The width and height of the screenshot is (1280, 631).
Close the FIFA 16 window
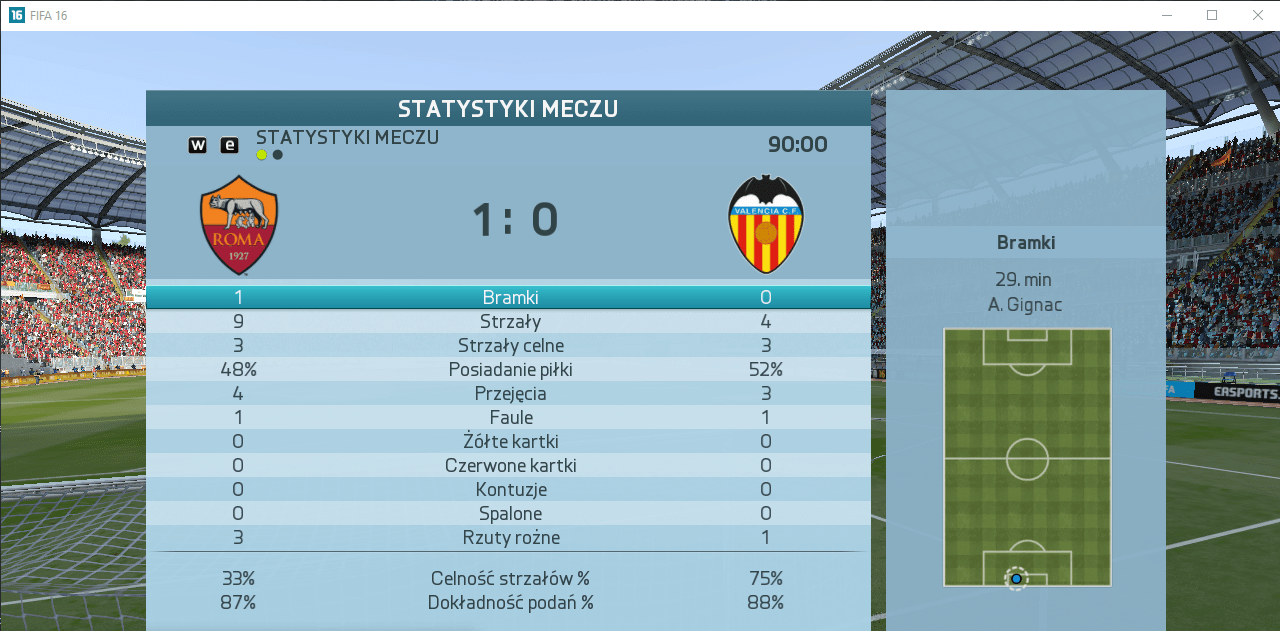pos(1257,15)
